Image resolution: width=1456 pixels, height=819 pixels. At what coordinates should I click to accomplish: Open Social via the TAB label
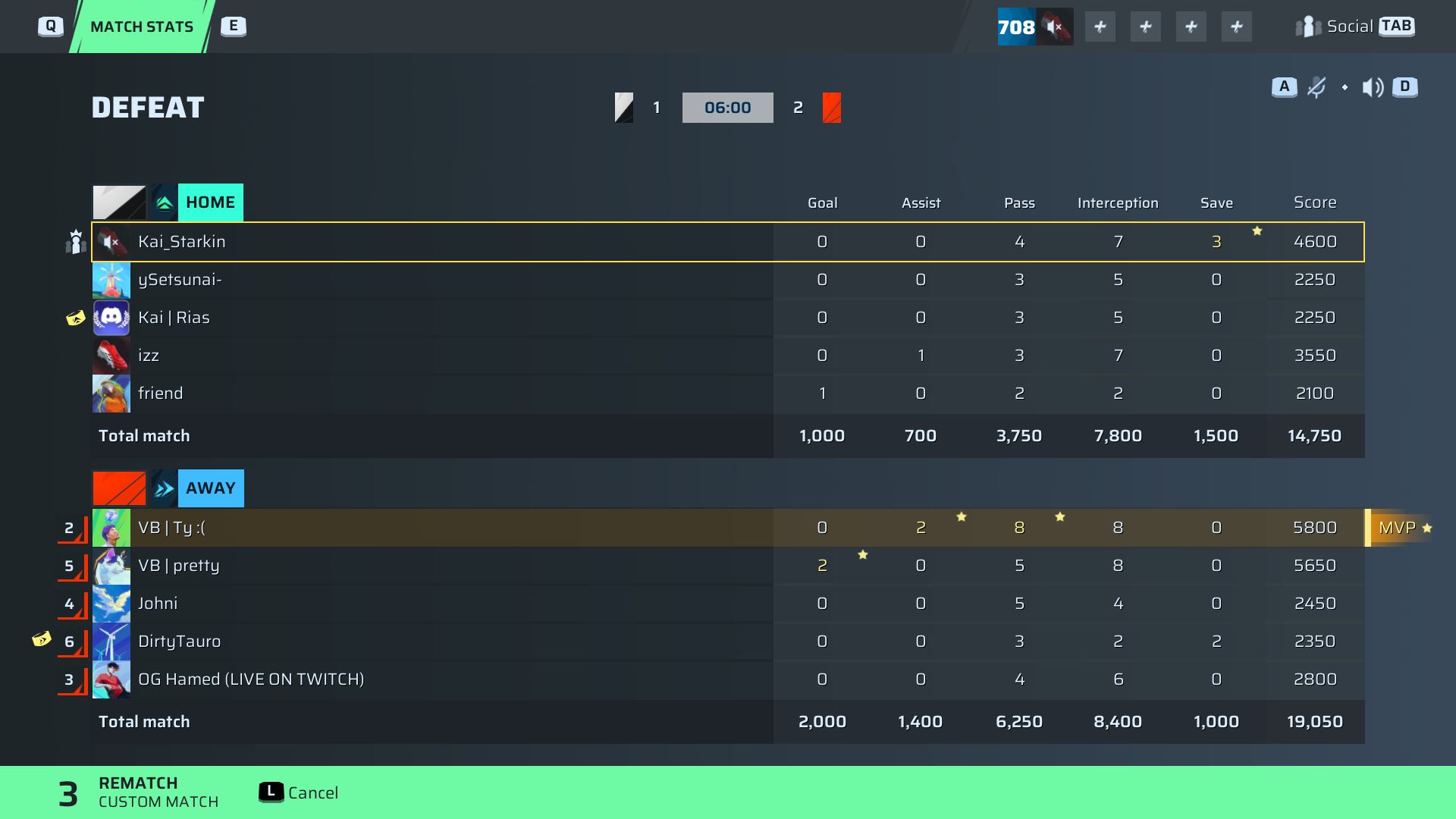tap(1397, 26)
